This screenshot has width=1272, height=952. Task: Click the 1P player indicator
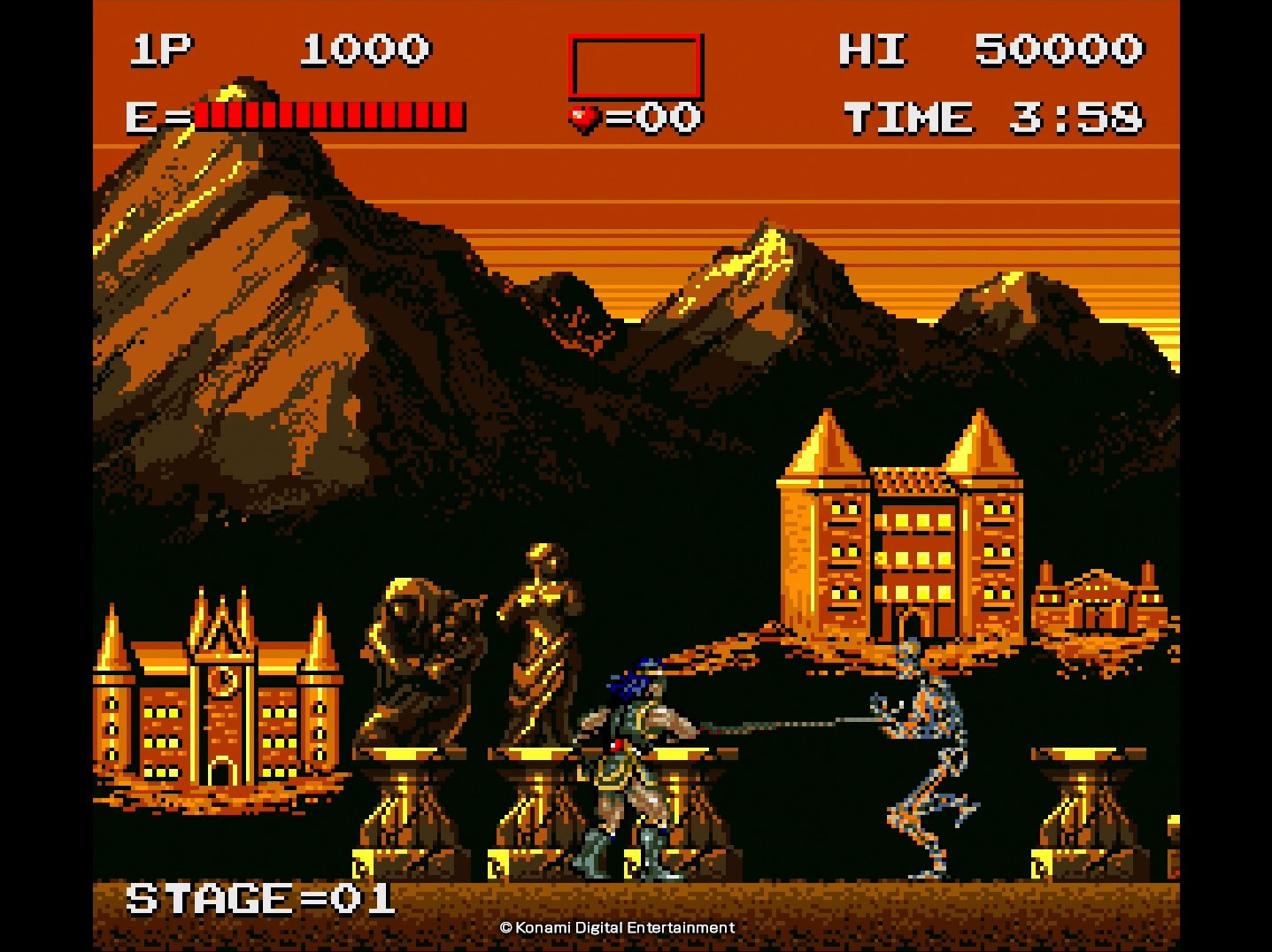coord(164,49)
